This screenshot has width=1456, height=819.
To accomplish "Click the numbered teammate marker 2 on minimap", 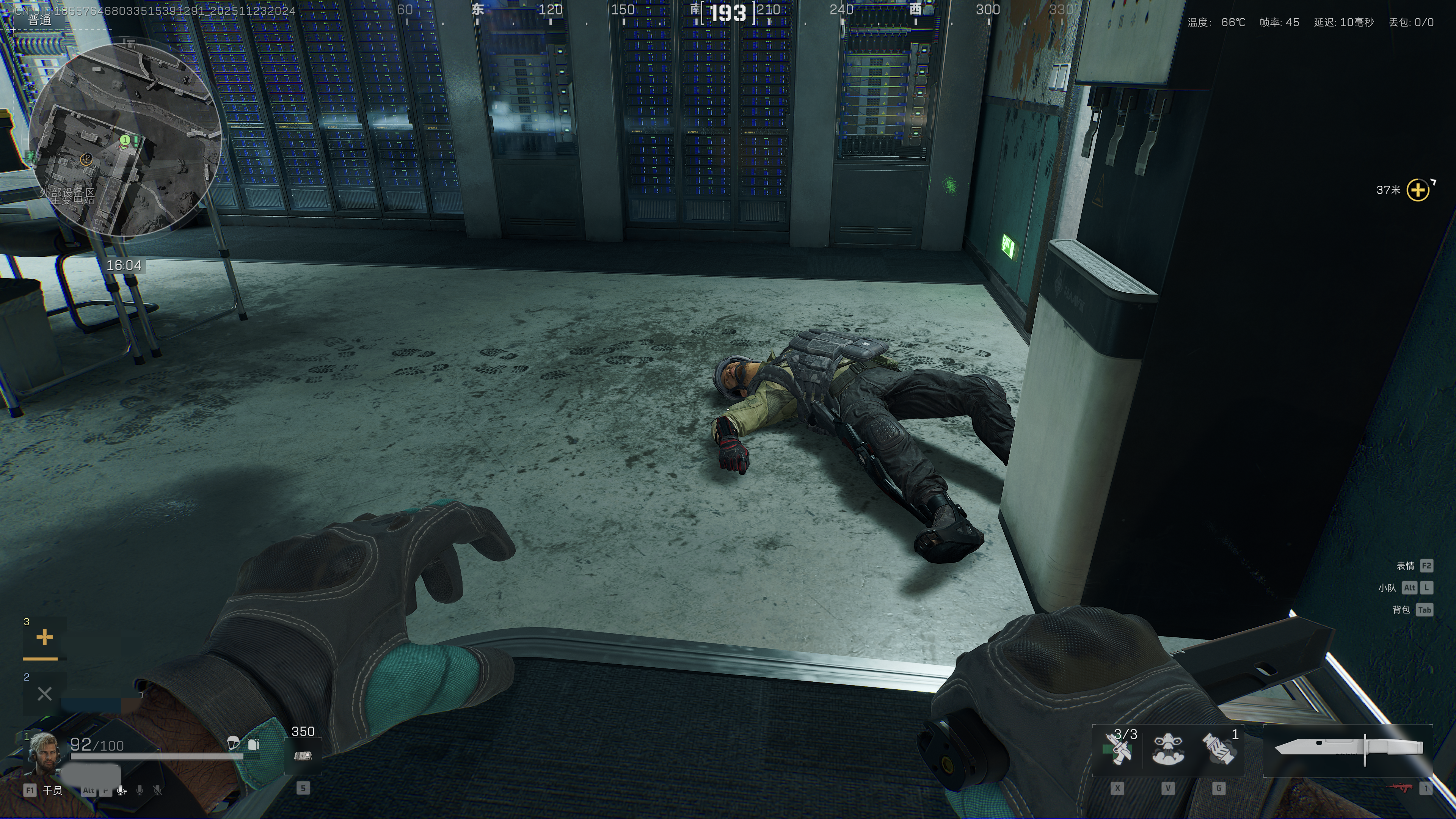I will point(86,159).
